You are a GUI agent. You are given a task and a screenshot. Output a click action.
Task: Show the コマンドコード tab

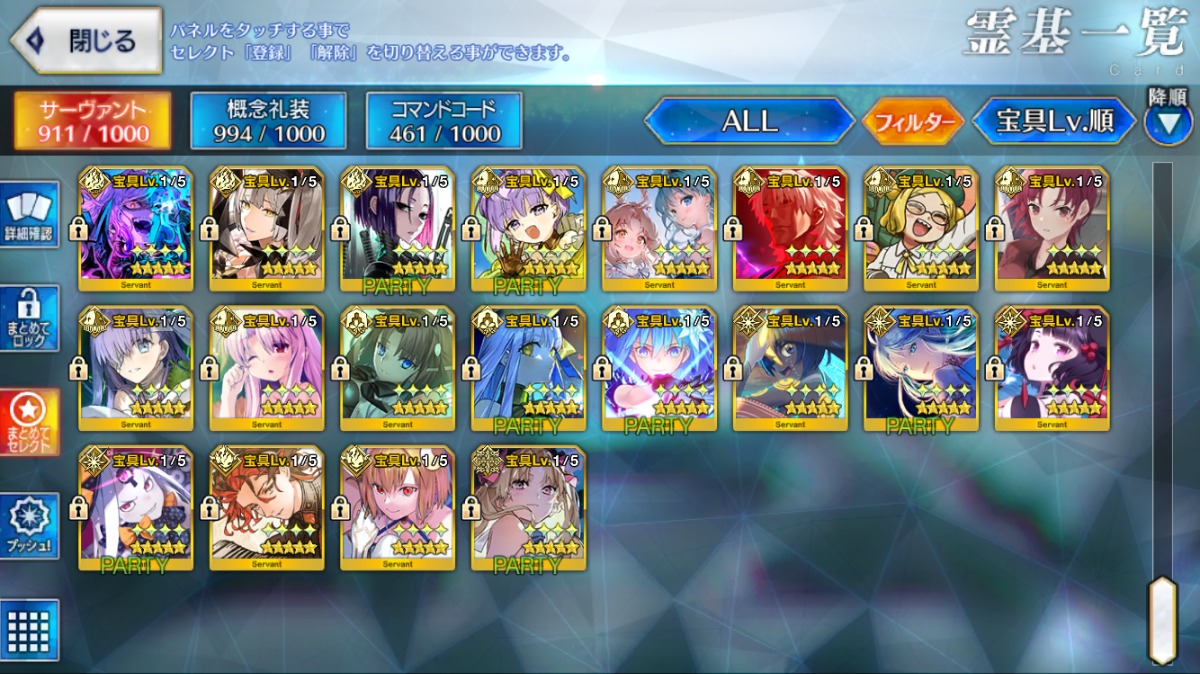pos(444,121)
